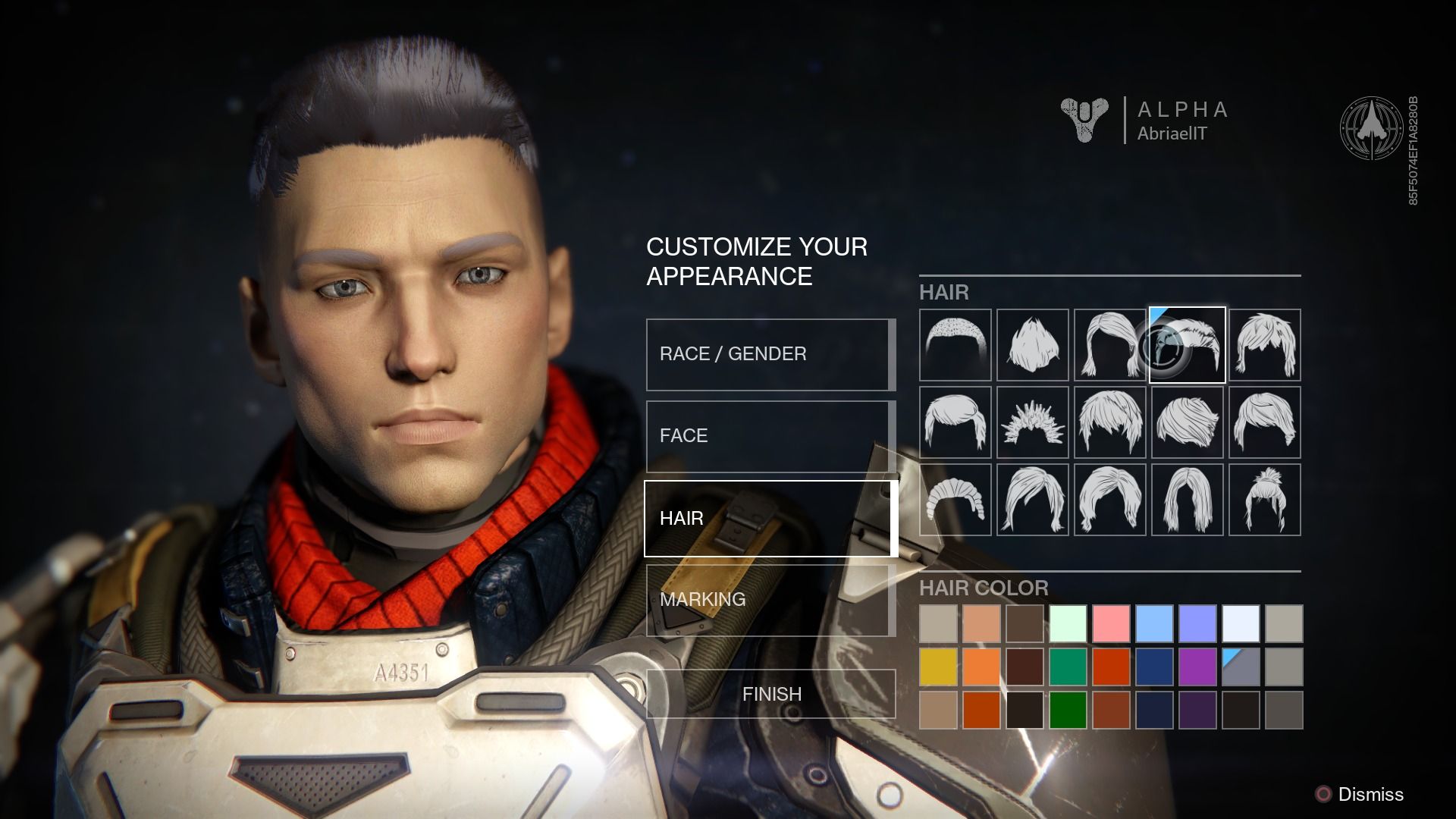Open the MARKING customization tab
The width and height of the screenshot is (1456, 819).
[x=768, y=601]
